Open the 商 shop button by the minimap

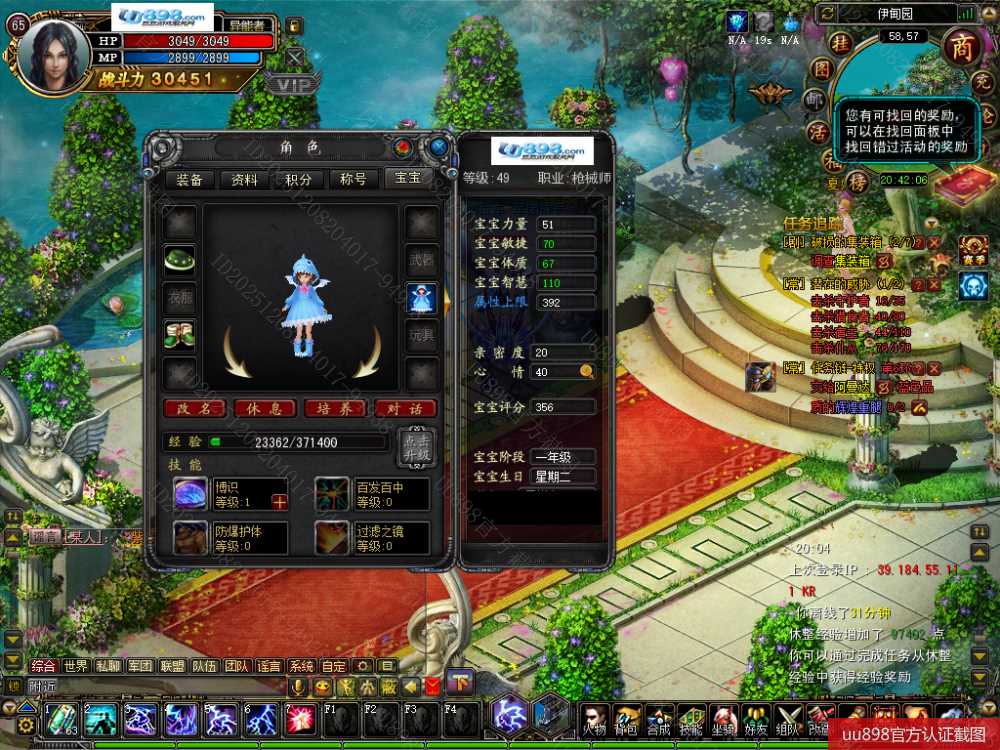(x=962, y=46)
